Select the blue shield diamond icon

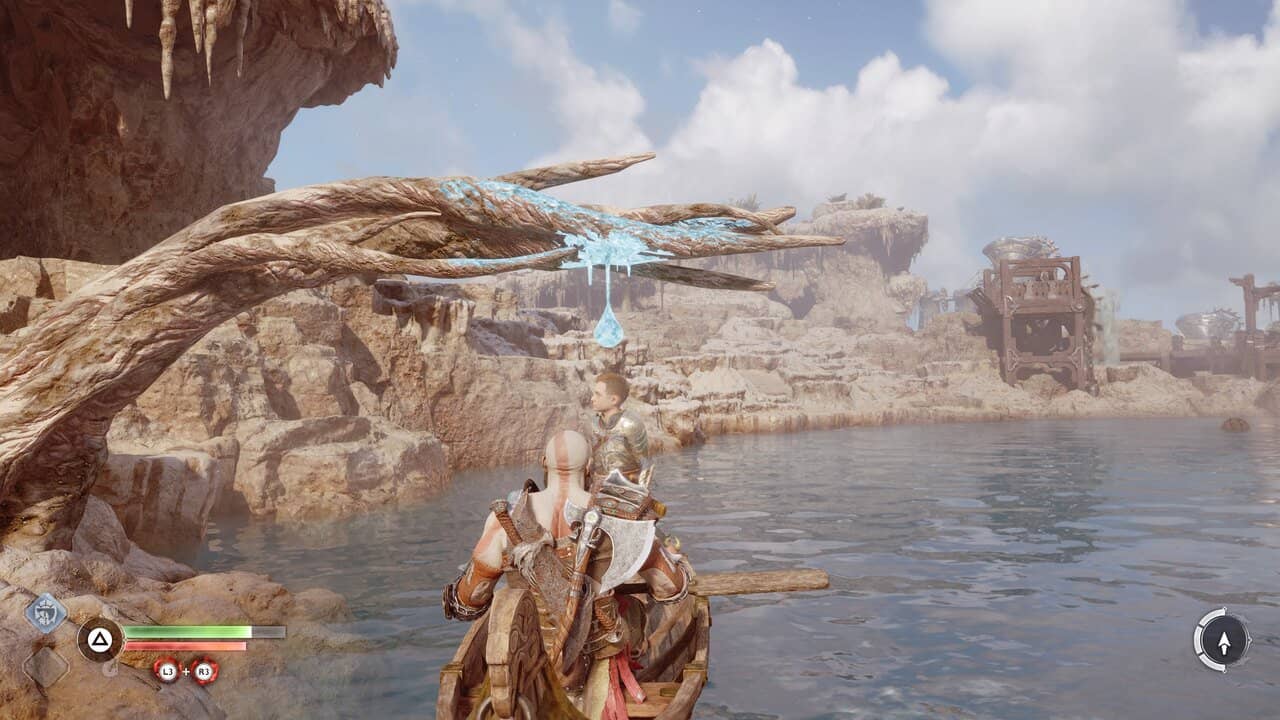[x=45, y=612]
